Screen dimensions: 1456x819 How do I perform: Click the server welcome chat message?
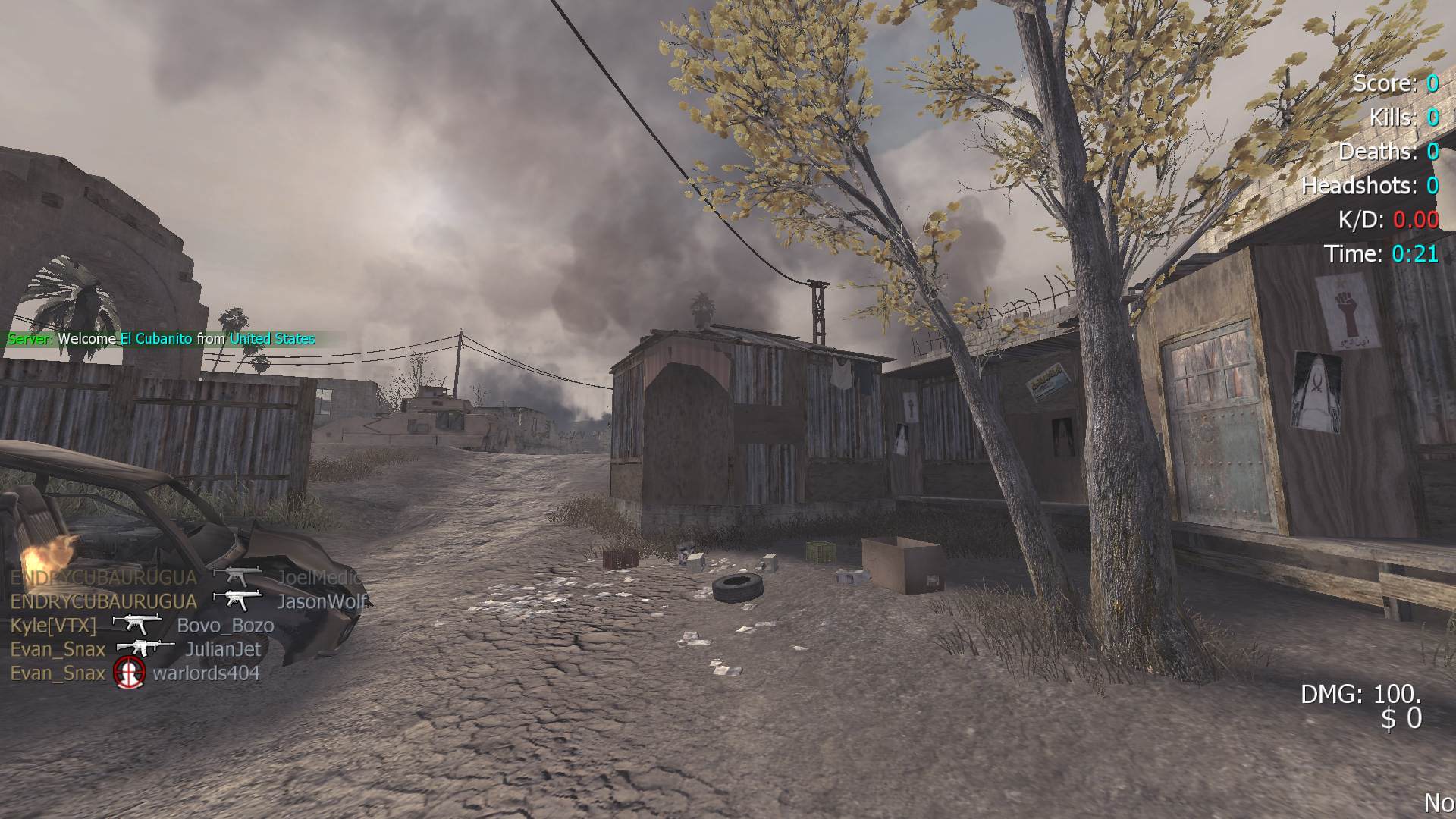(161, 339)
